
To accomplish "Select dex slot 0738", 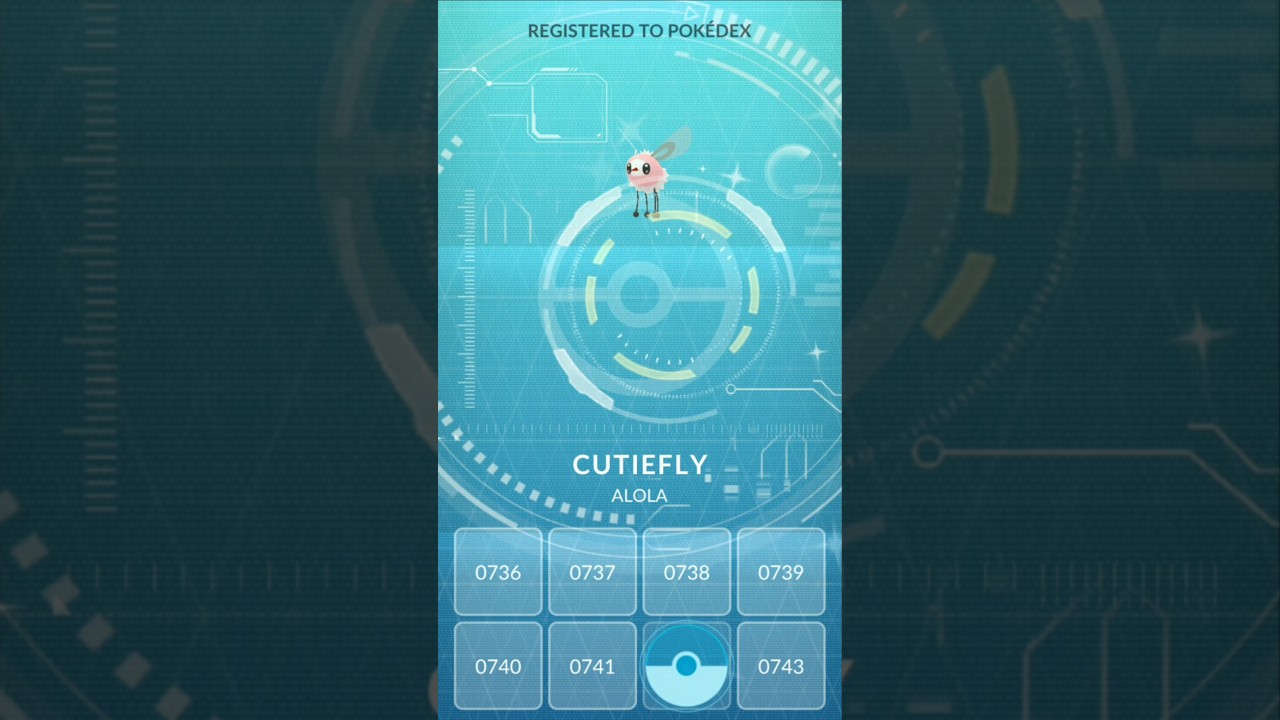I will click(x=686, y=572).
